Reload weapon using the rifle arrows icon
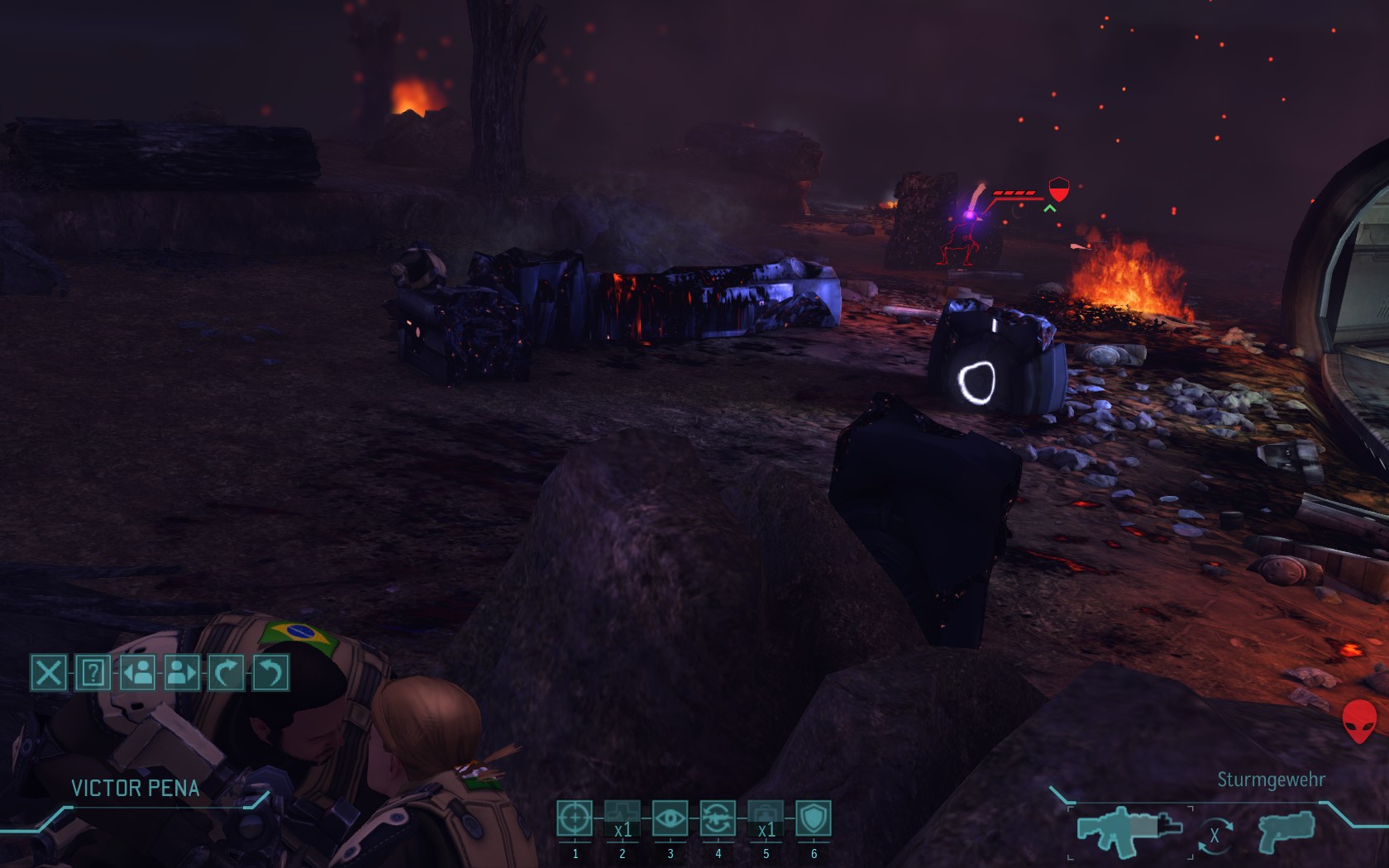The image size is (1389, 868). click(x=718, y=818)
